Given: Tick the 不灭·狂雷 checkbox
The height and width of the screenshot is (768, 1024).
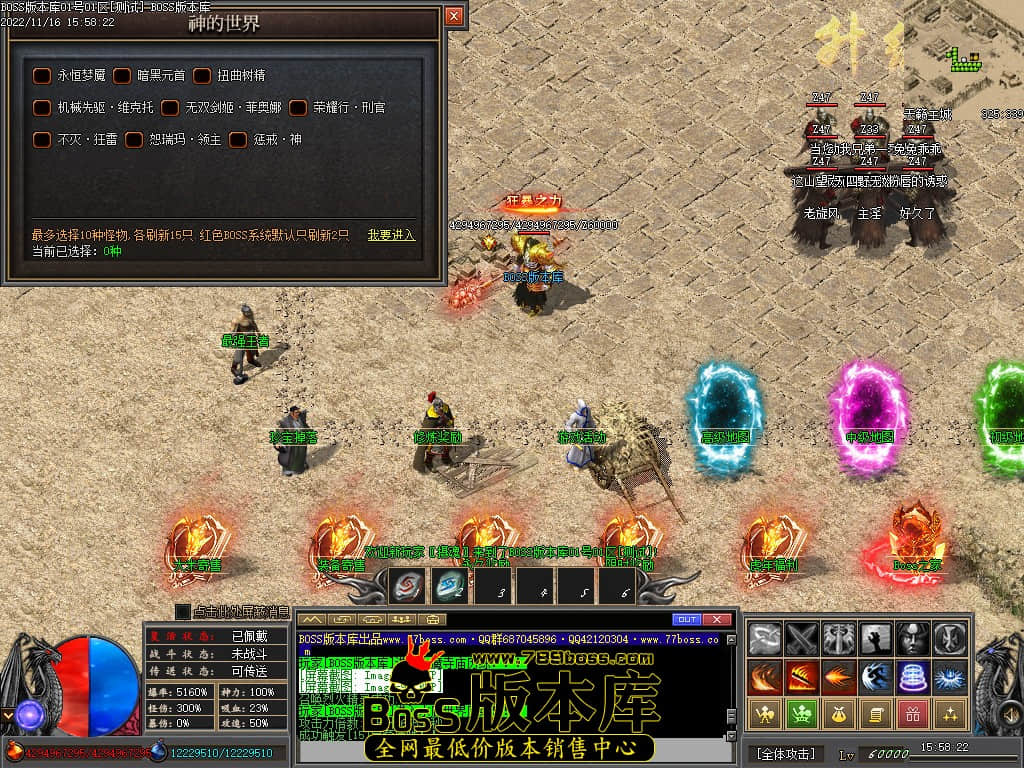Looking at the screenshot, I should pos(42,139).
